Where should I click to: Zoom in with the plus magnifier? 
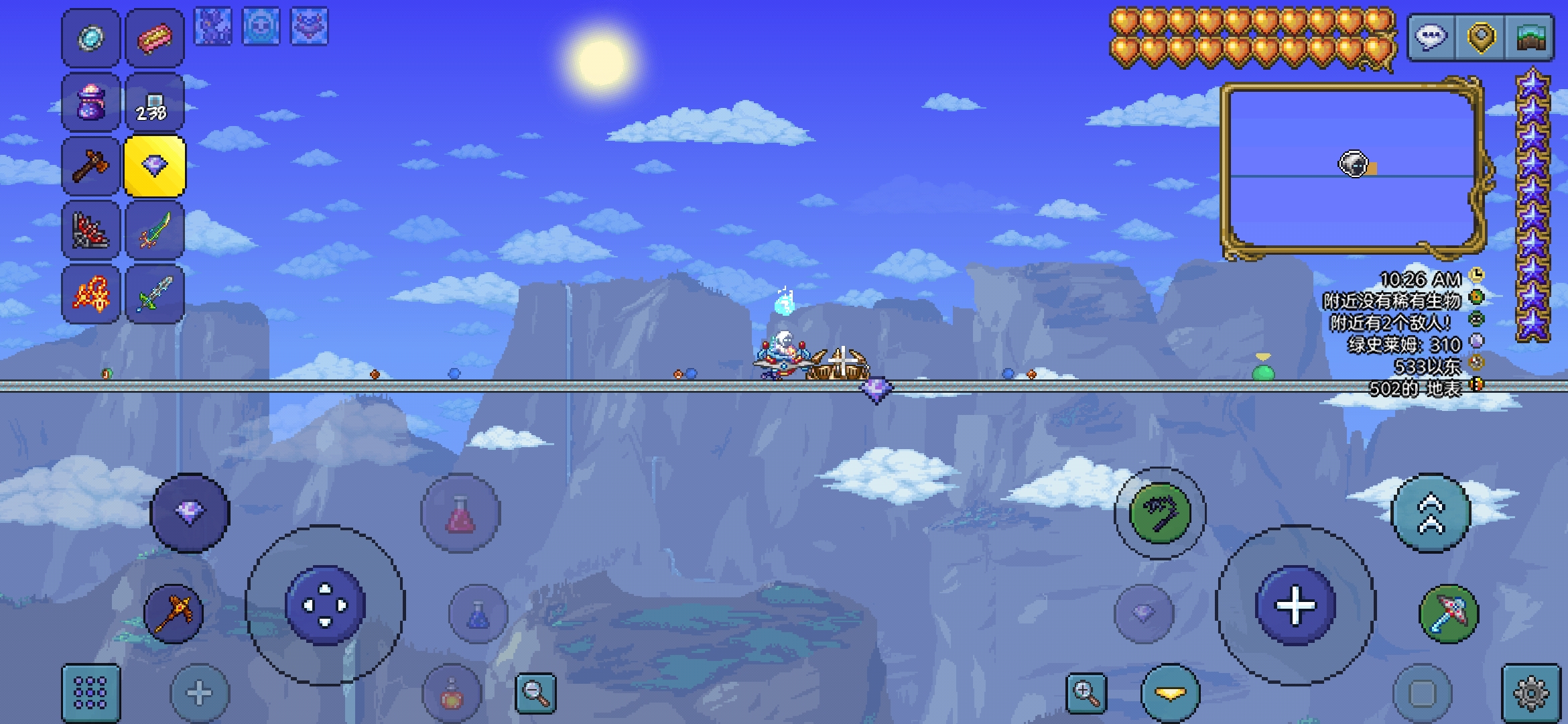[1086, 692]
